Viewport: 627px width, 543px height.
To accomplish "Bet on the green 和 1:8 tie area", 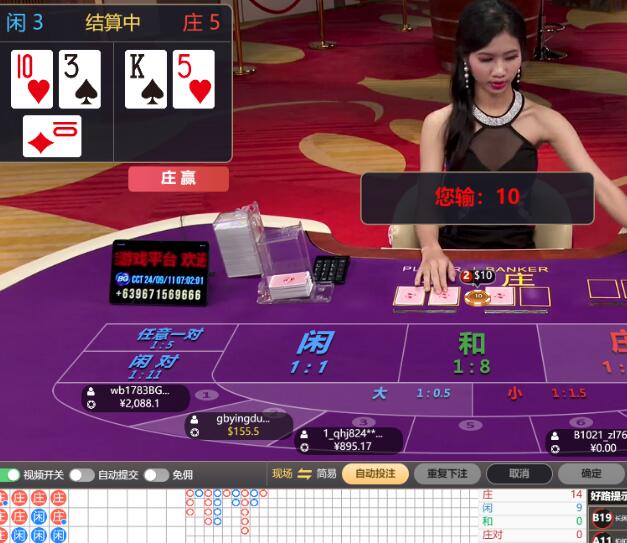I will point(471,352).
